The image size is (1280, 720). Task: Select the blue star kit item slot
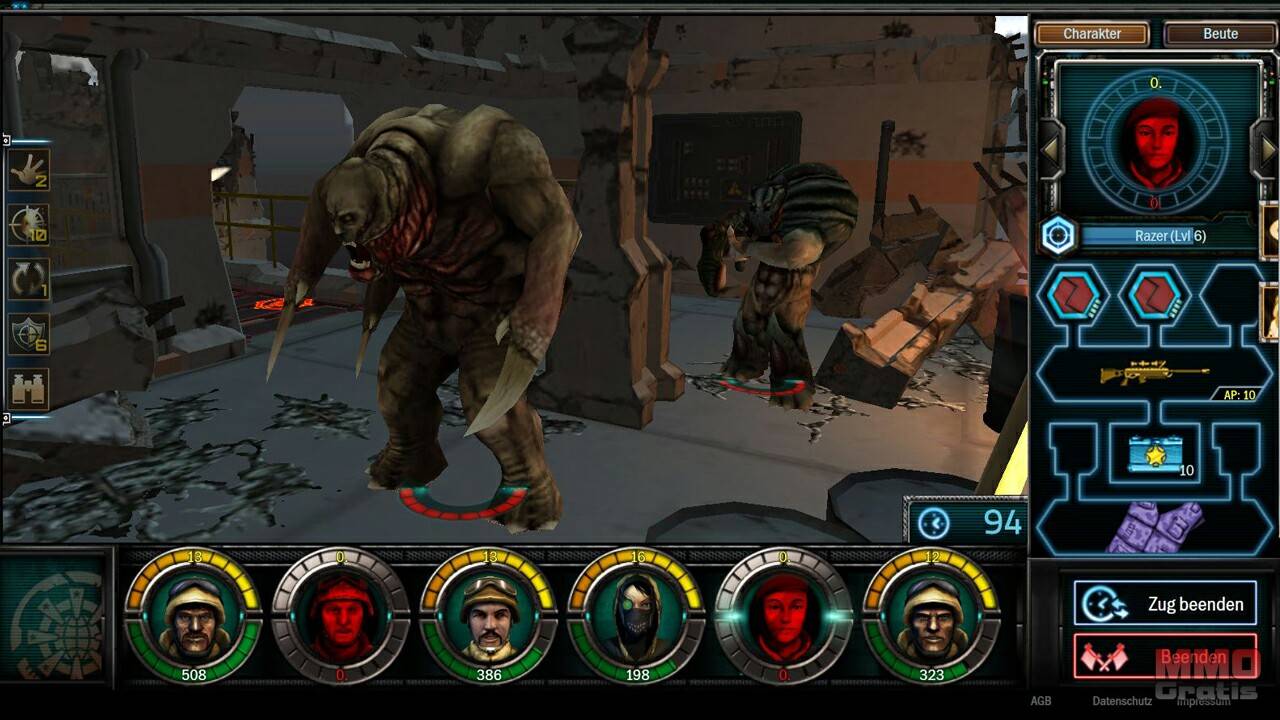click(1154, 455)
